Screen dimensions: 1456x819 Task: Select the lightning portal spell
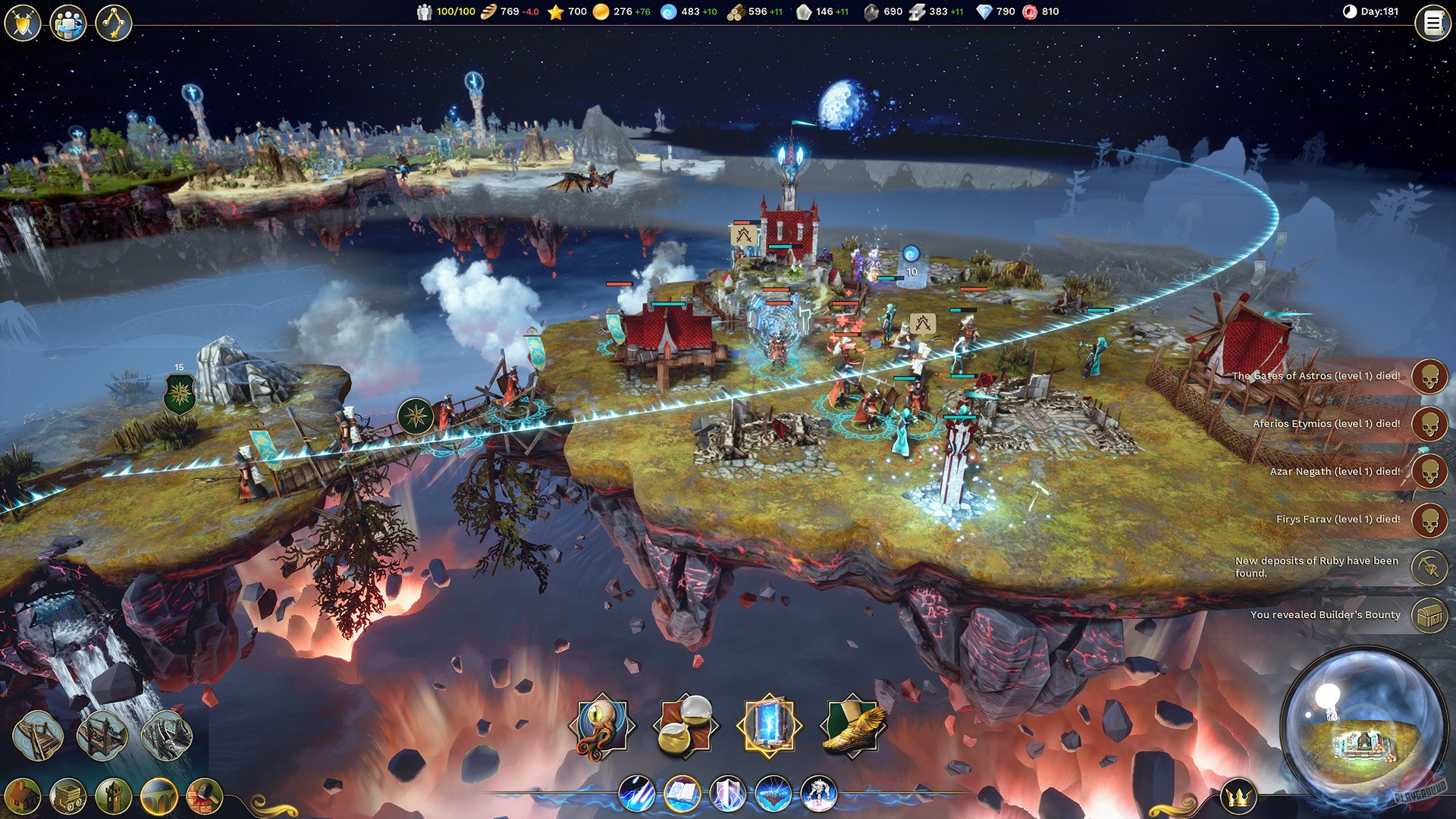[x=769, y=726]
